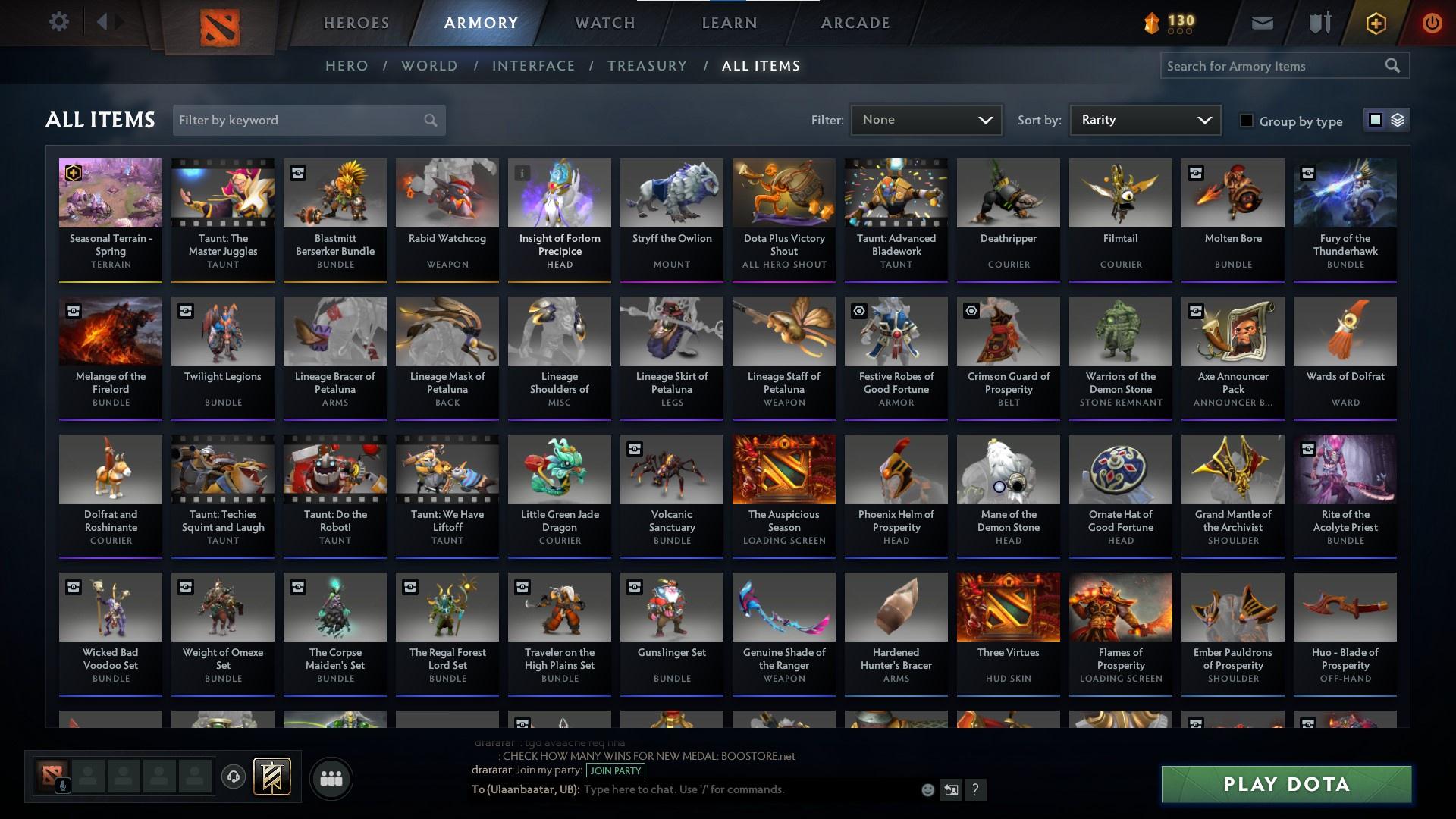Click the Dota 2 logo emblem

[x=218, y=24]
